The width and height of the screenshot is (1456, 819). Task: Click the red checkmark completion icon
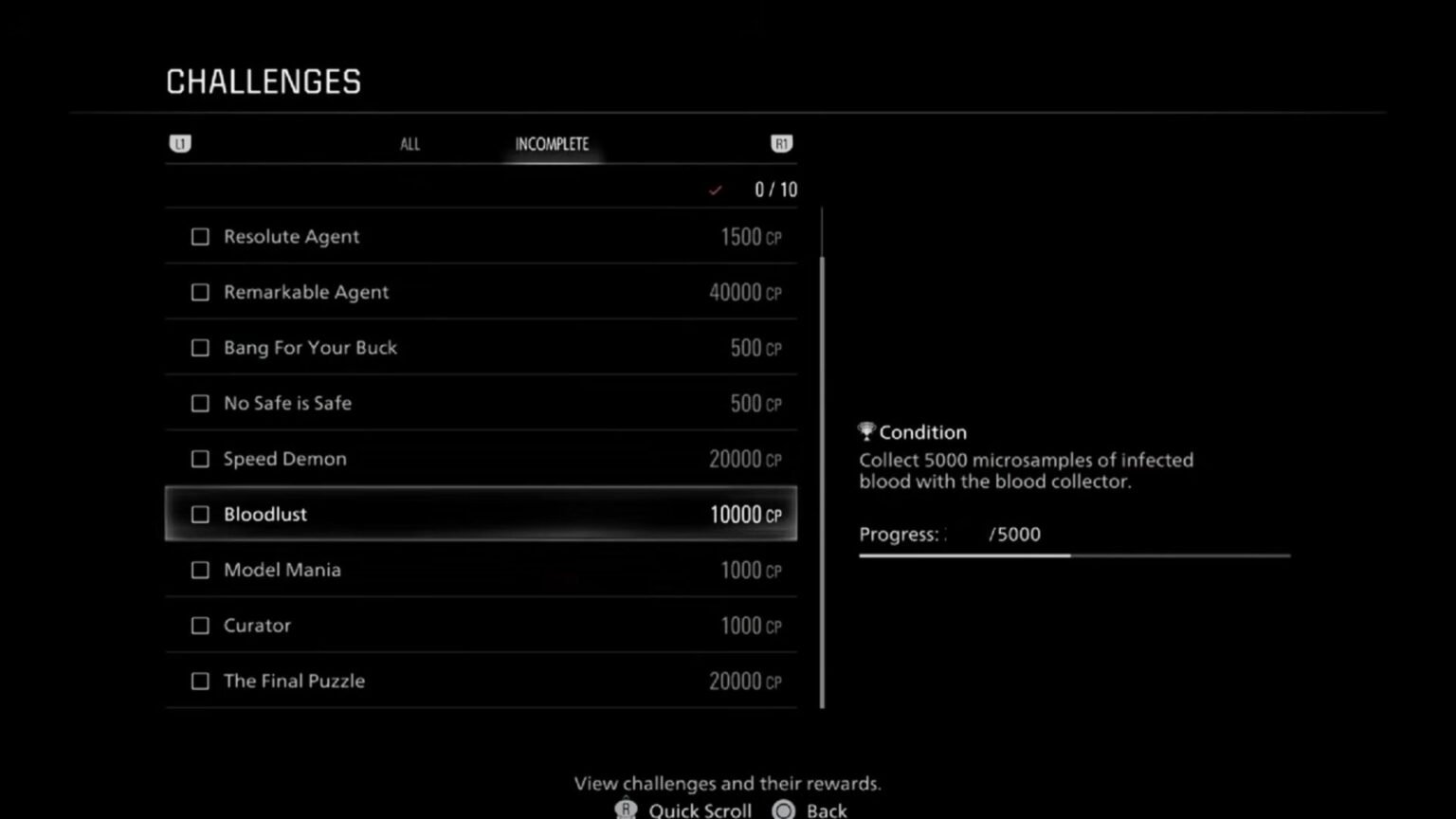click(x=716, y=190)
